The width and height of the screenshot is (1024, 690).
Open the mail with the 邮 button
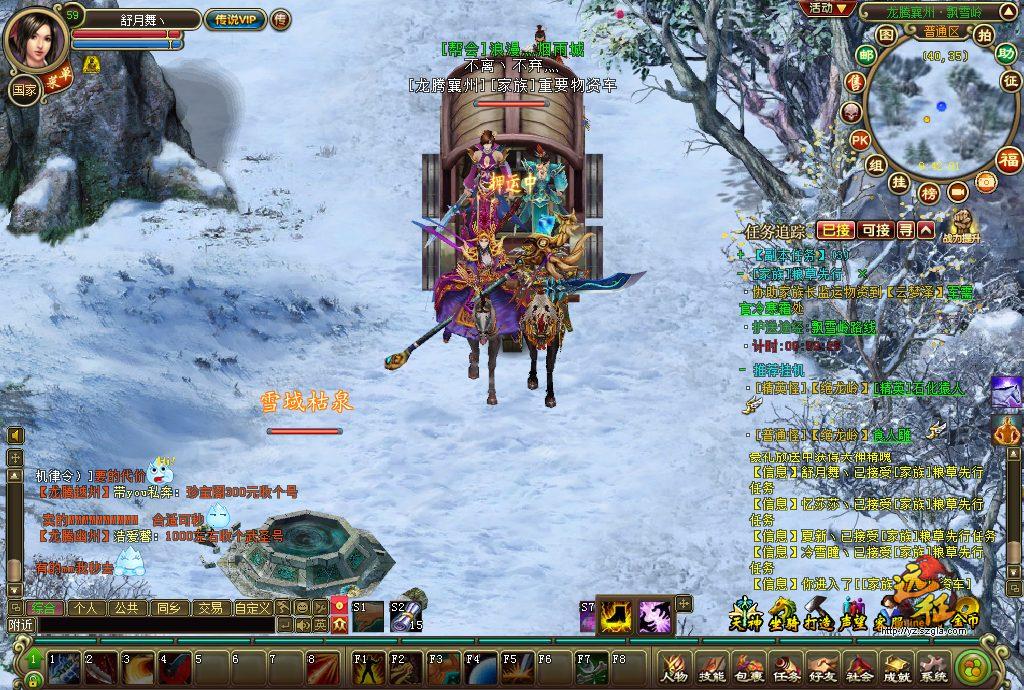[x=865, y=56]
